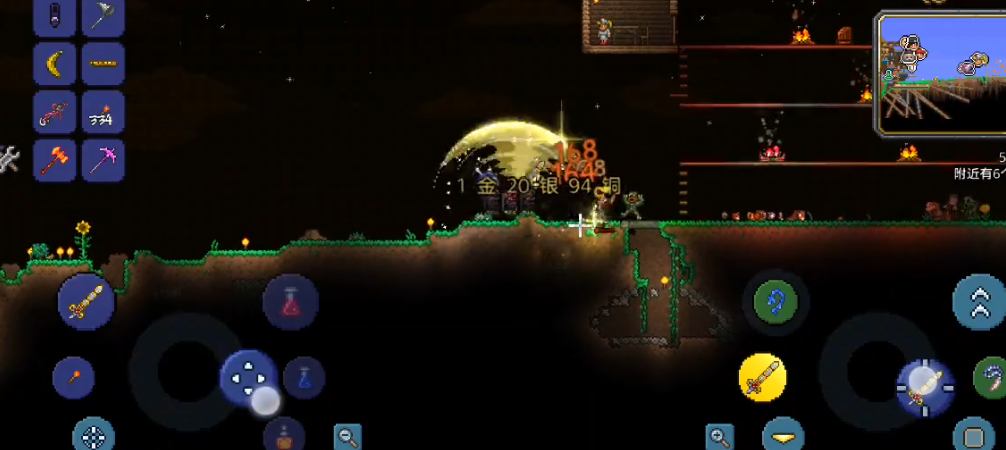Viewport: 1006px width, 450px height.
Task: Click the zoom-out magnifier button
Action: 348,436
